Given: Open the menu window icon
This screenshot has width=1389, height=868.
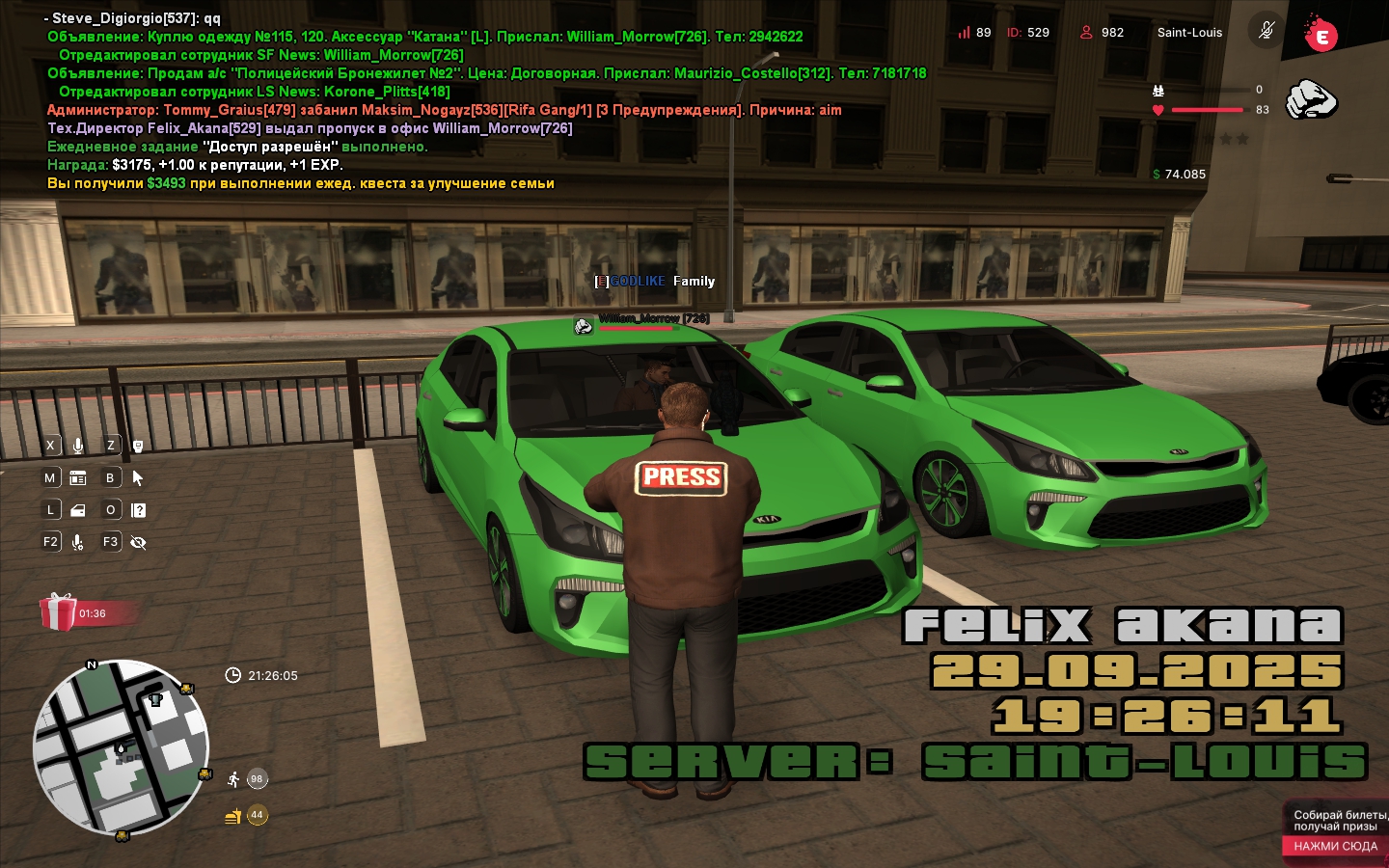Looking at the screenshot, I should pyautogui.click(x=78, y=477).
